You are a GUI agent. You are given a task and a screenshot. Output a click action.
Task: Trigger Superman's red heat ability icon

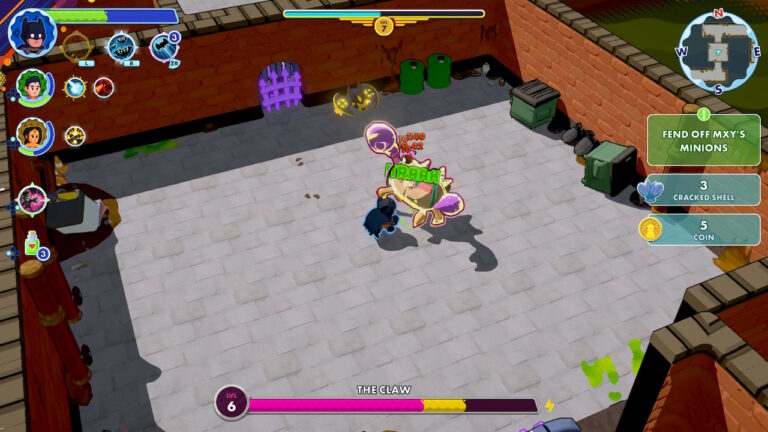tap(104, 88)
